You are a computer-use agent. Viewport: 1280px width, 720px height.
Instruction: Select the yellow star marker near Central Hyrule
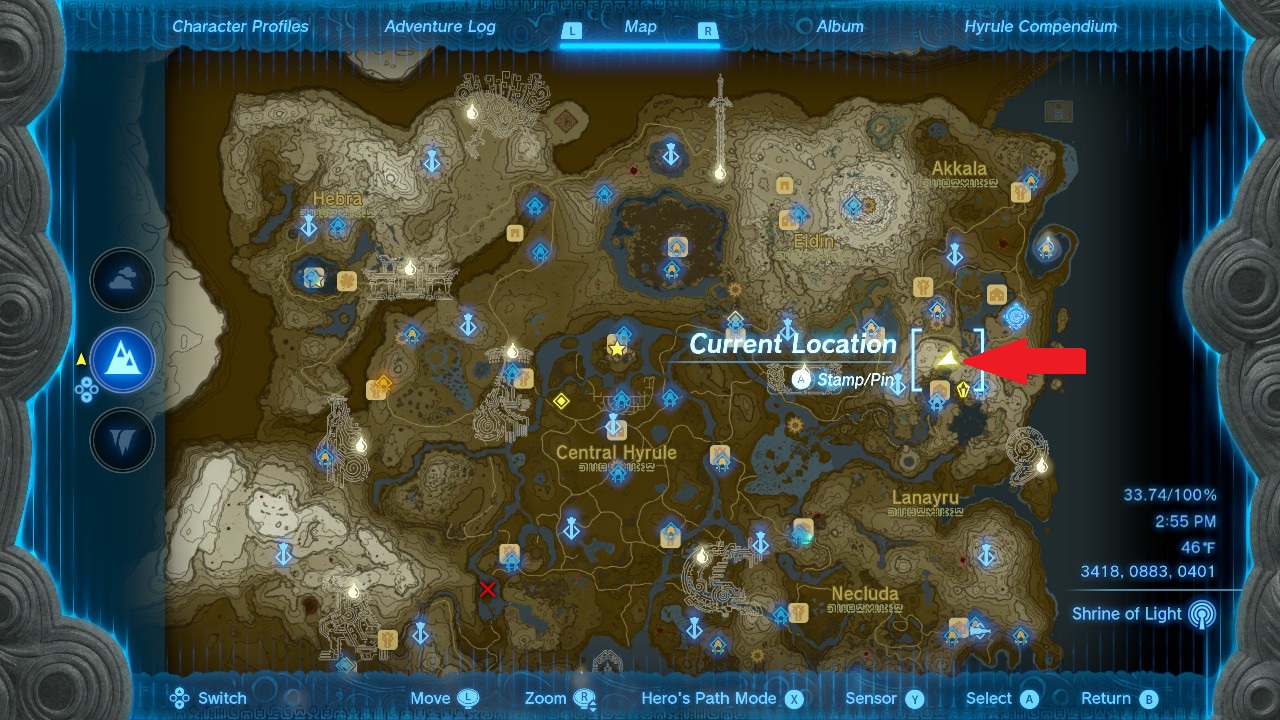point(618,347)
